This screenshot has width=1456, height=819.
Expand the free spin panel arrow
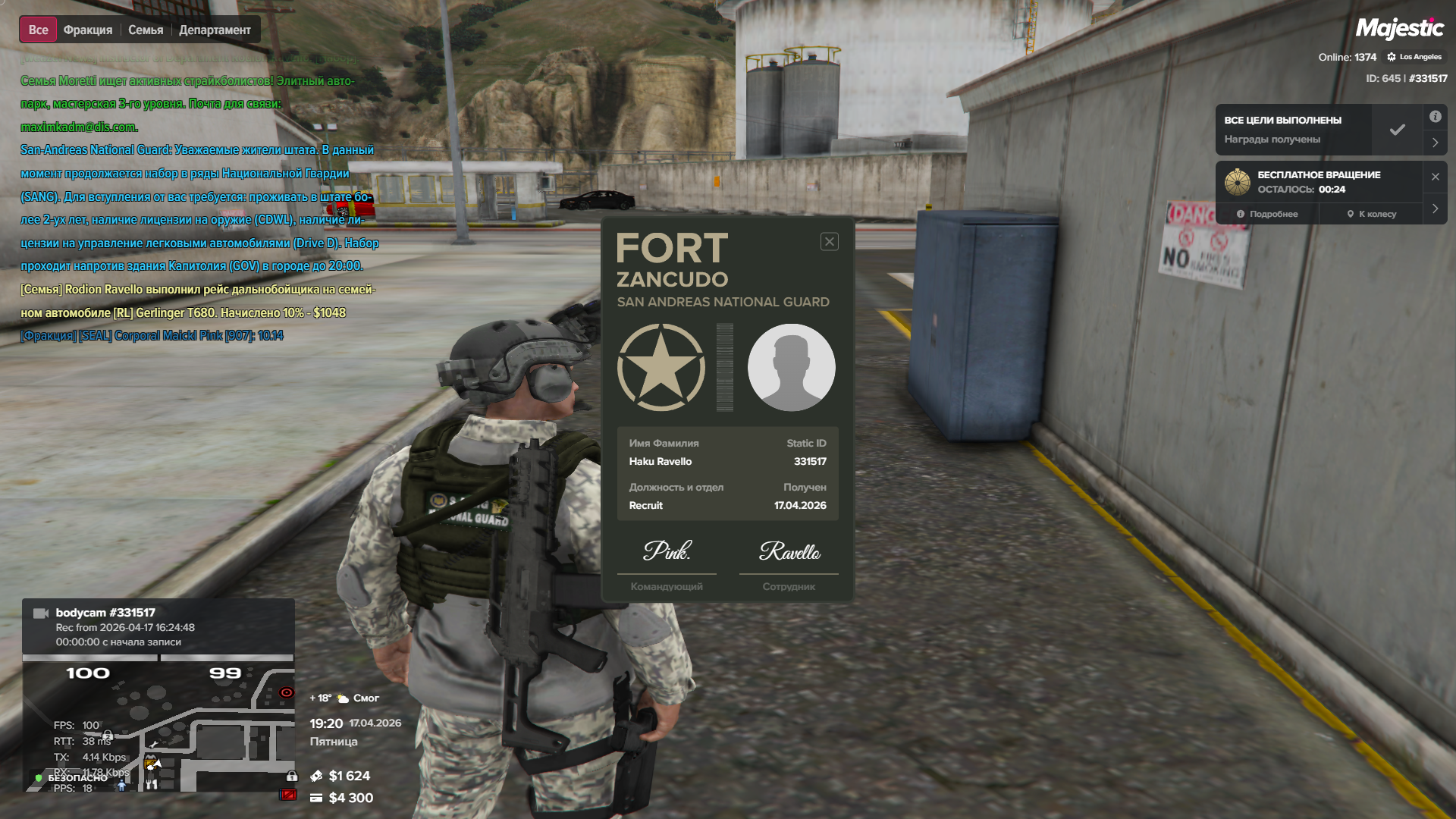1436,209
